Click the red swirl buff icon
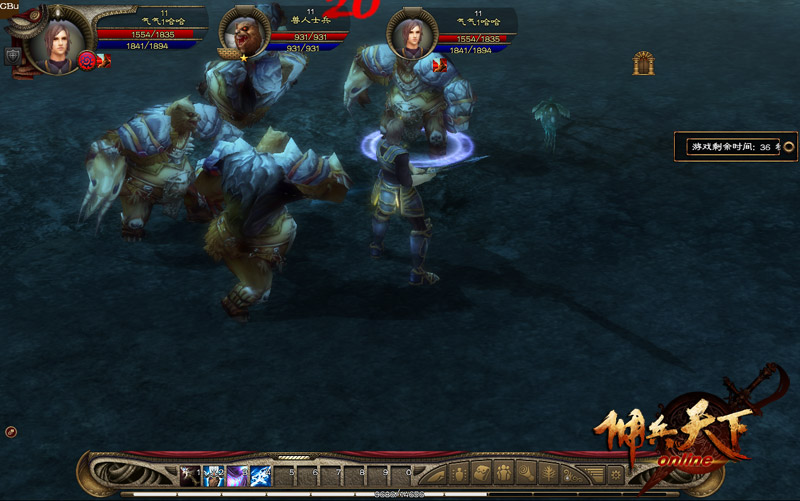This screenshot has height=501, width=800. [87, 60]
